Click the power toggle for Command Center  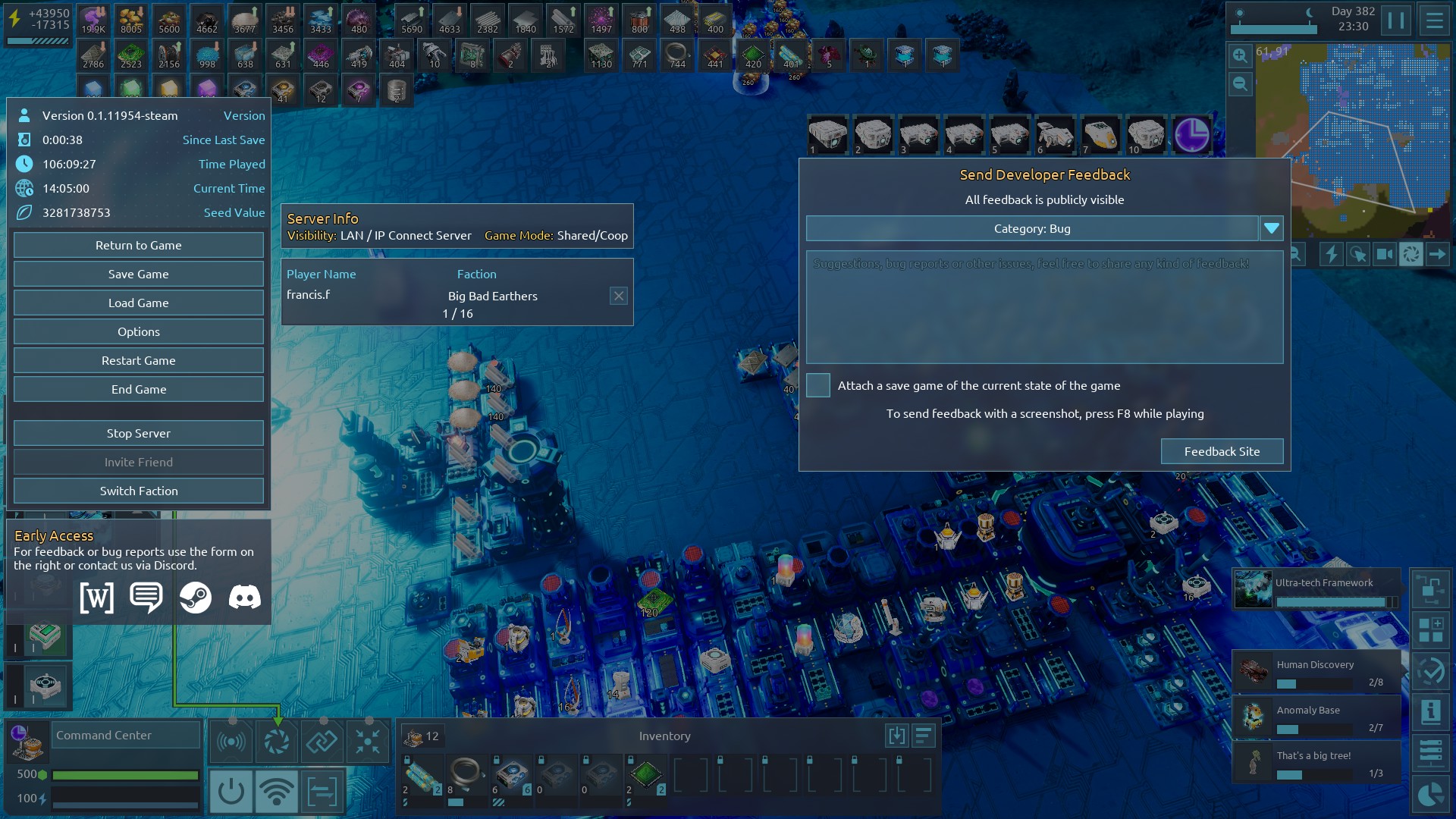(x=231, y=792)
